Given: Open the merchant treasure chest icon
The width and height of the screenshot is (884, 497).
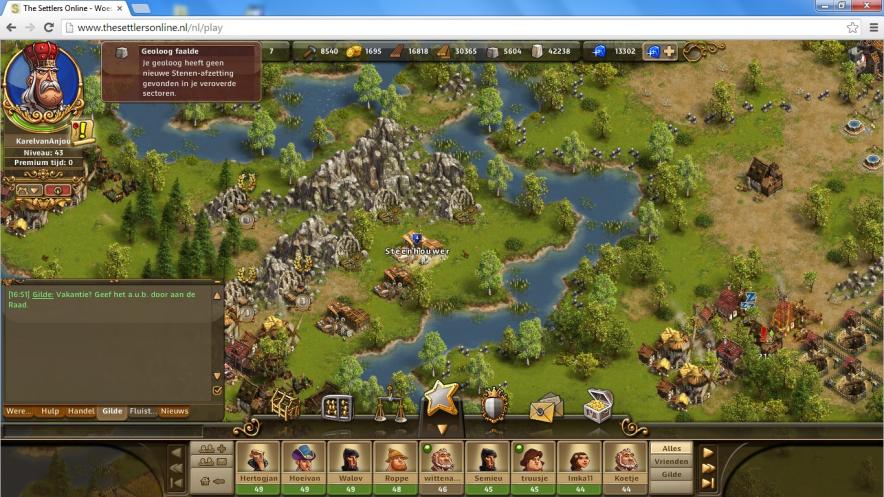Looking at the screenshot, I should pos(598,405).
